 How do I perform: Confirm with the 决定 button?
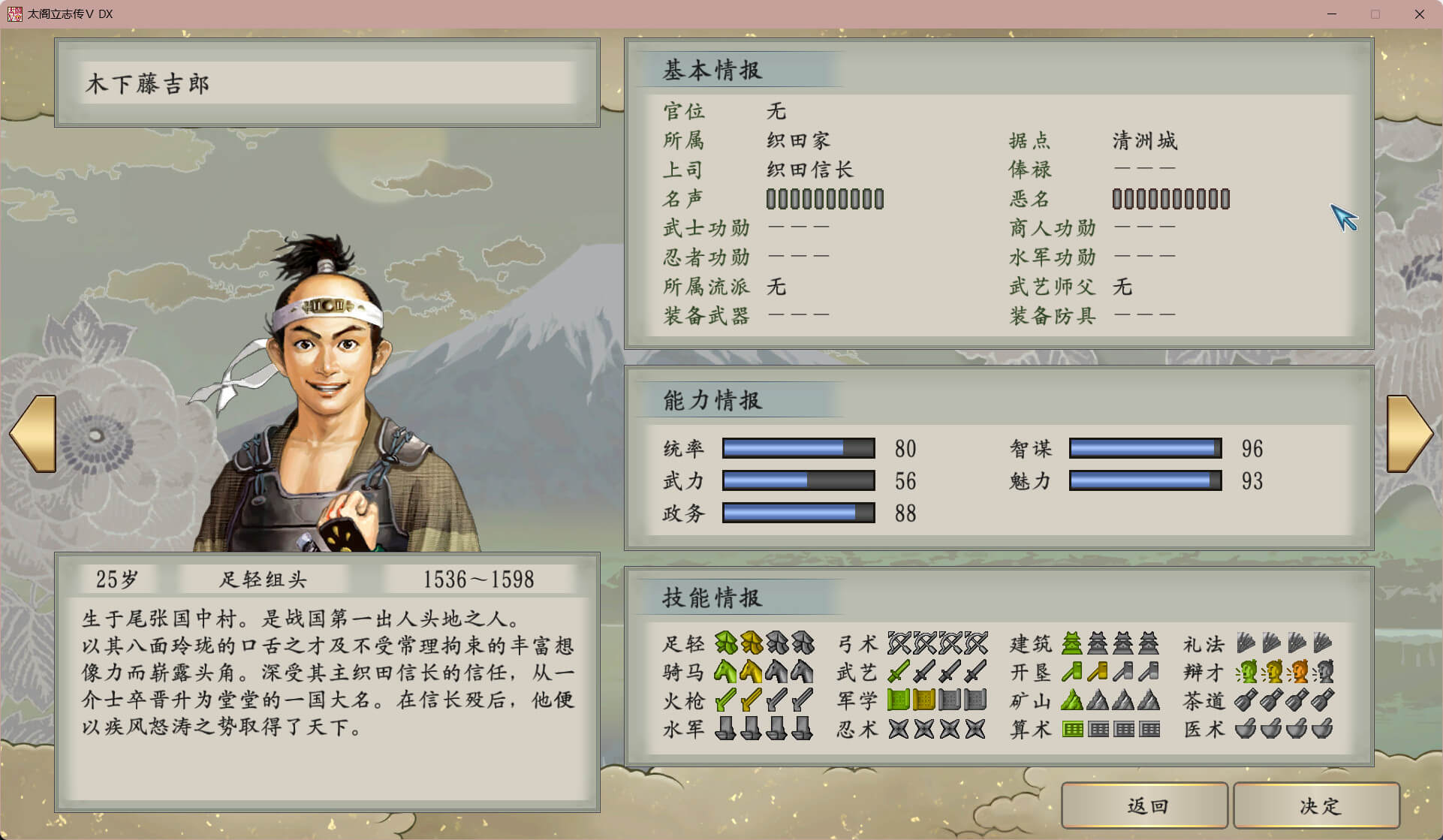click(1317, 805)
